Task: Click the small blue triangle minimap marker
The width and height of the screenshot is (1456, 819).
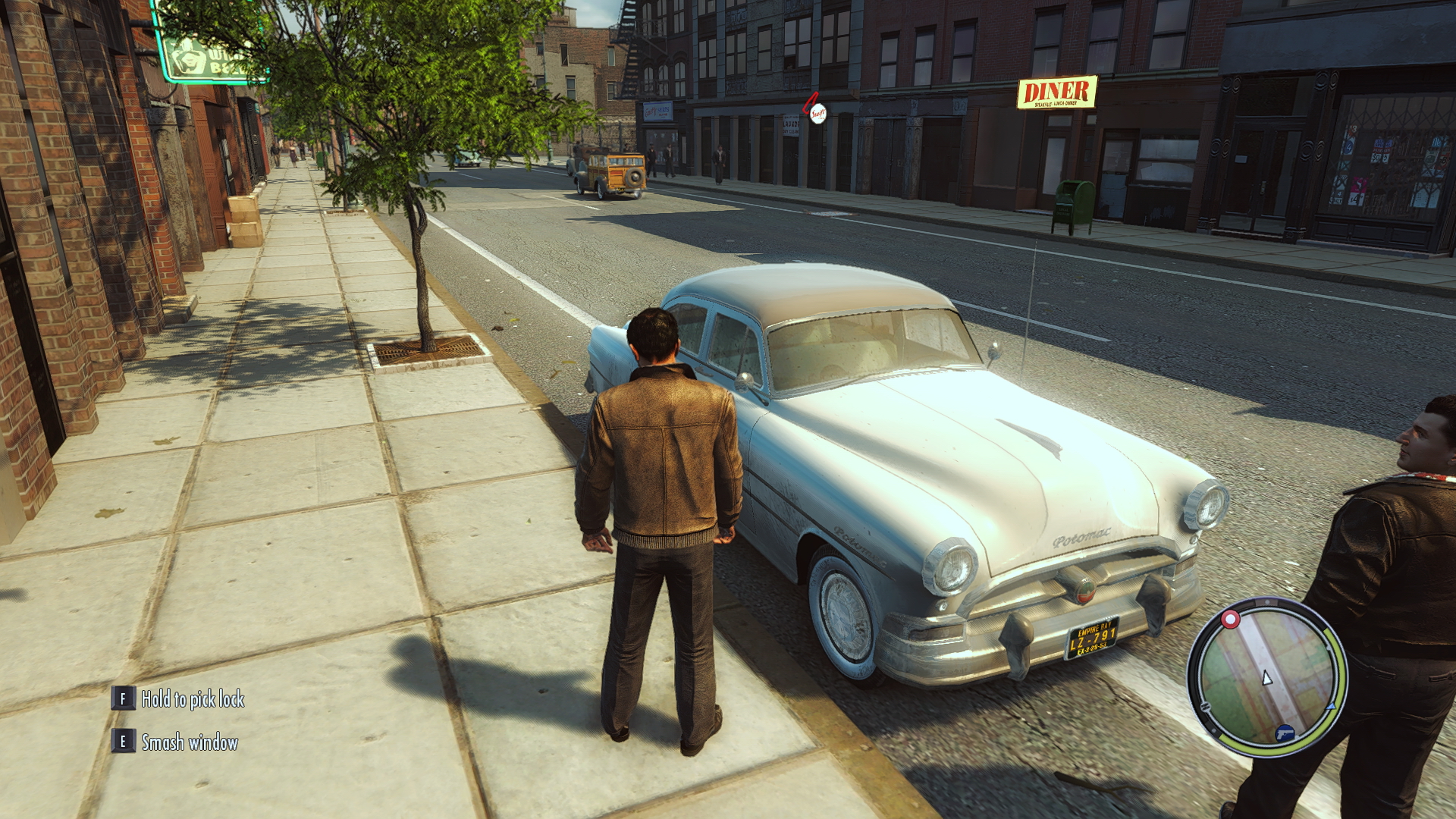Action: click(1331, 706)
